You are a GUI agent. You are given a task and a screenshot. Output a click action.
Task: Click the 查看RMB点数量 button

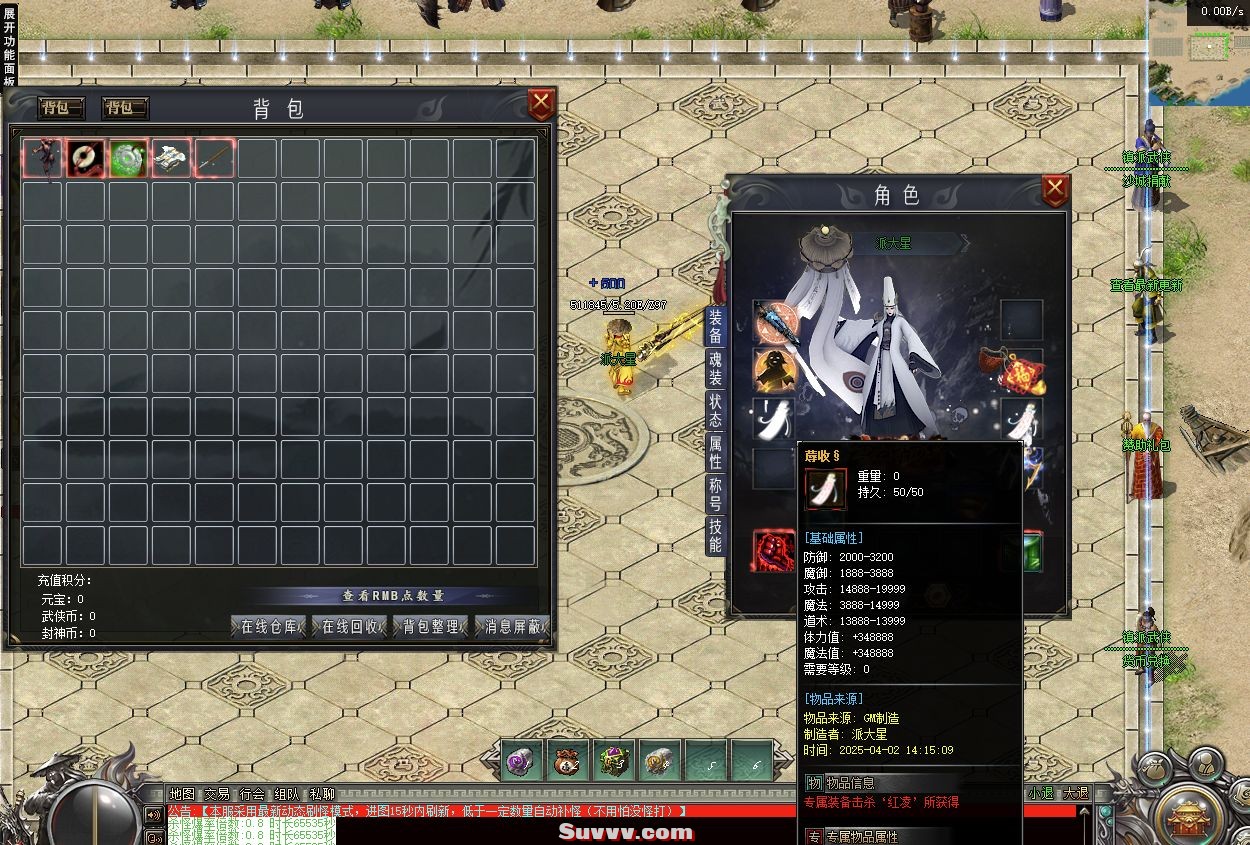[x=393, y=596]
